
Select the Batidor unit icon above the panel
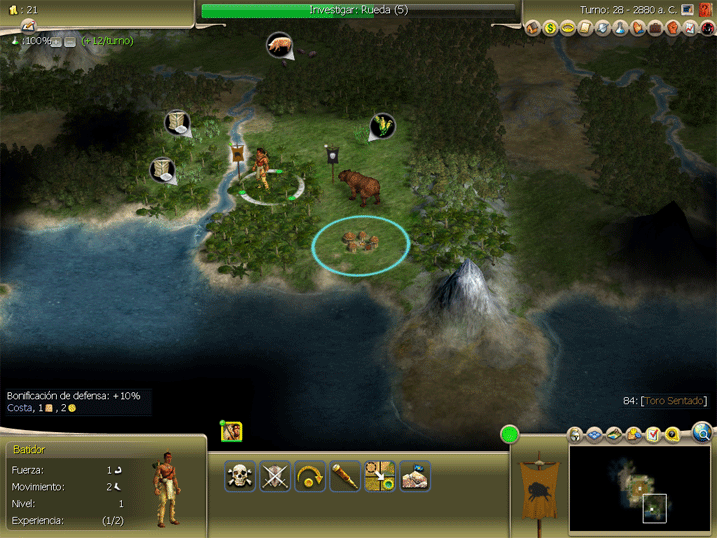click(232, 431)
